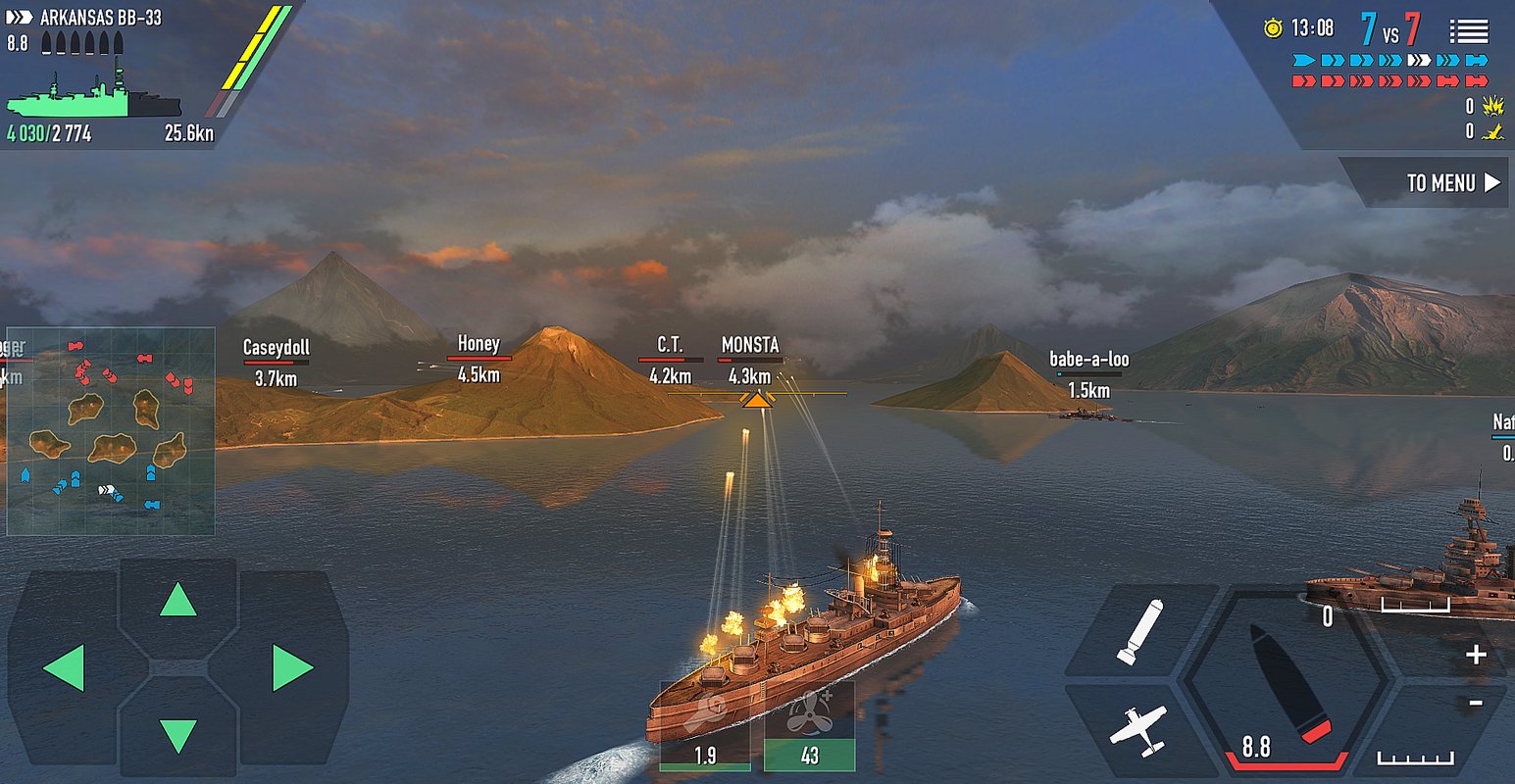This screenshot has height=784, width=1515.
Task: Tap the up arrow to speed up
Action: pyautogui.click(x=177, y=600)
